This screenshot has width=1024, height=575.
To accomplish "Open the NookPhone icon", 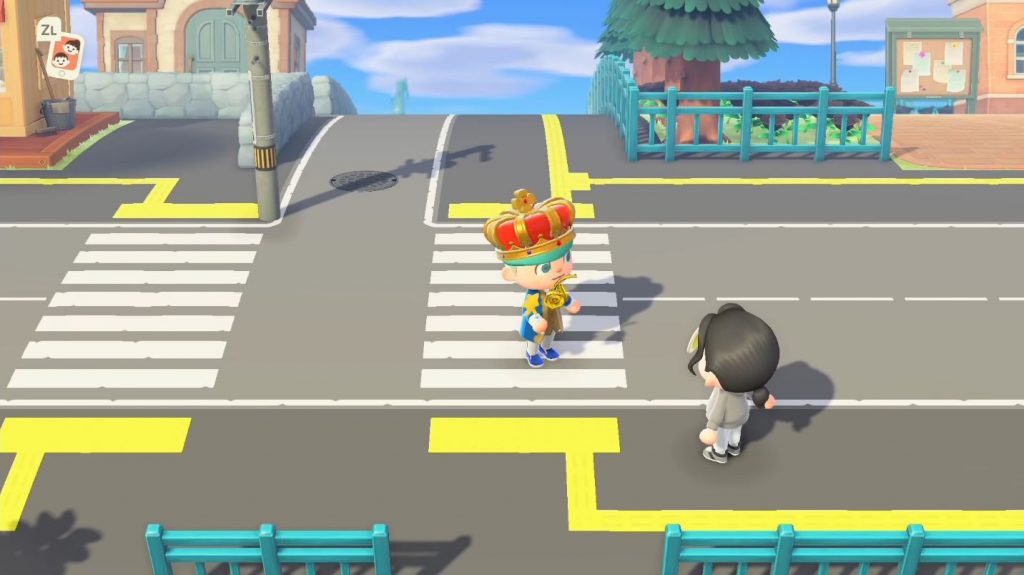I will (67, 55).
